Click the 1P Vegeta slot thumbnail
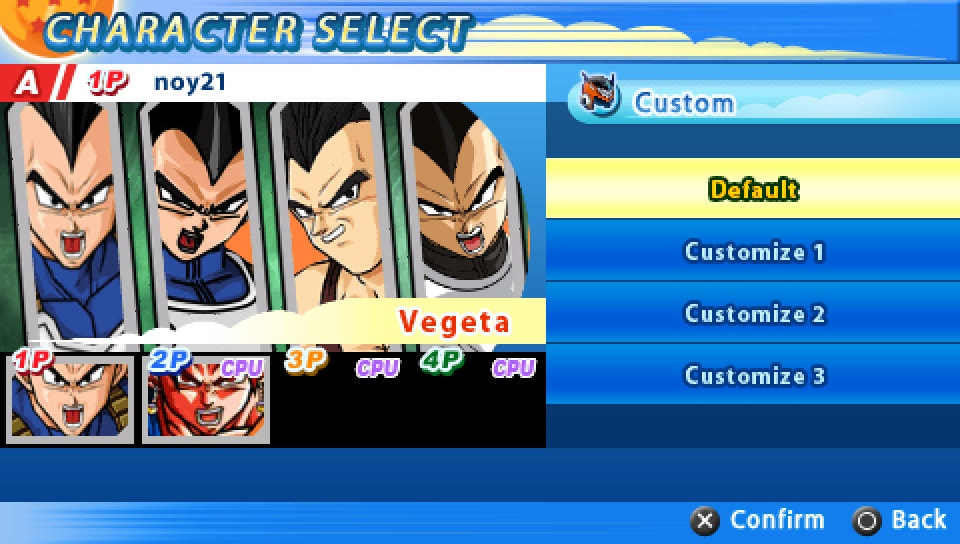The image size is (960, 544). (x=70, y=398)
